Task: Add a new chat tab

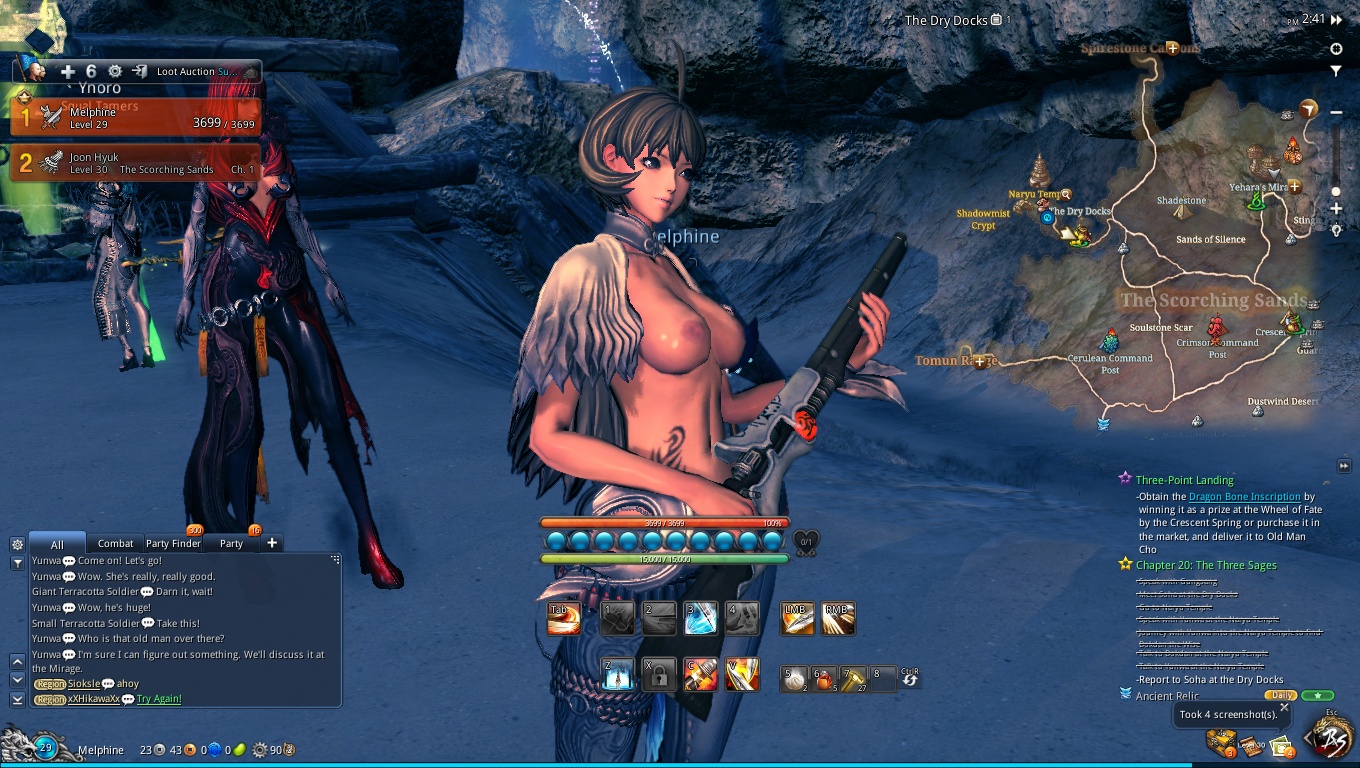Action: pos(272,543)
